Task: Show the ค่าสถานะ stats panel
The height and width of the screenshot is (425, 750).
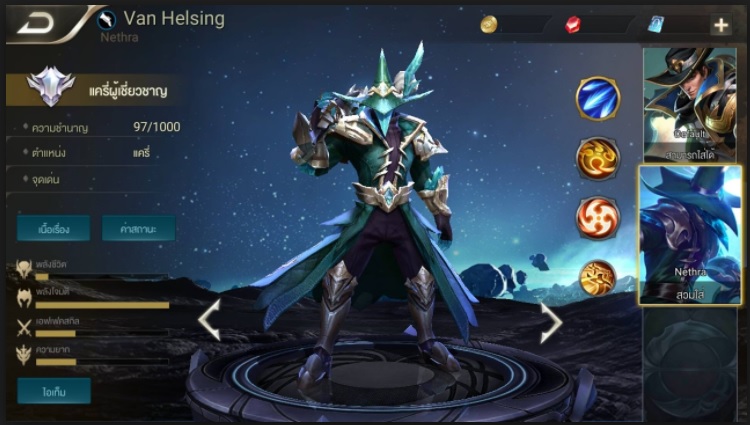Action: point(138,228)
